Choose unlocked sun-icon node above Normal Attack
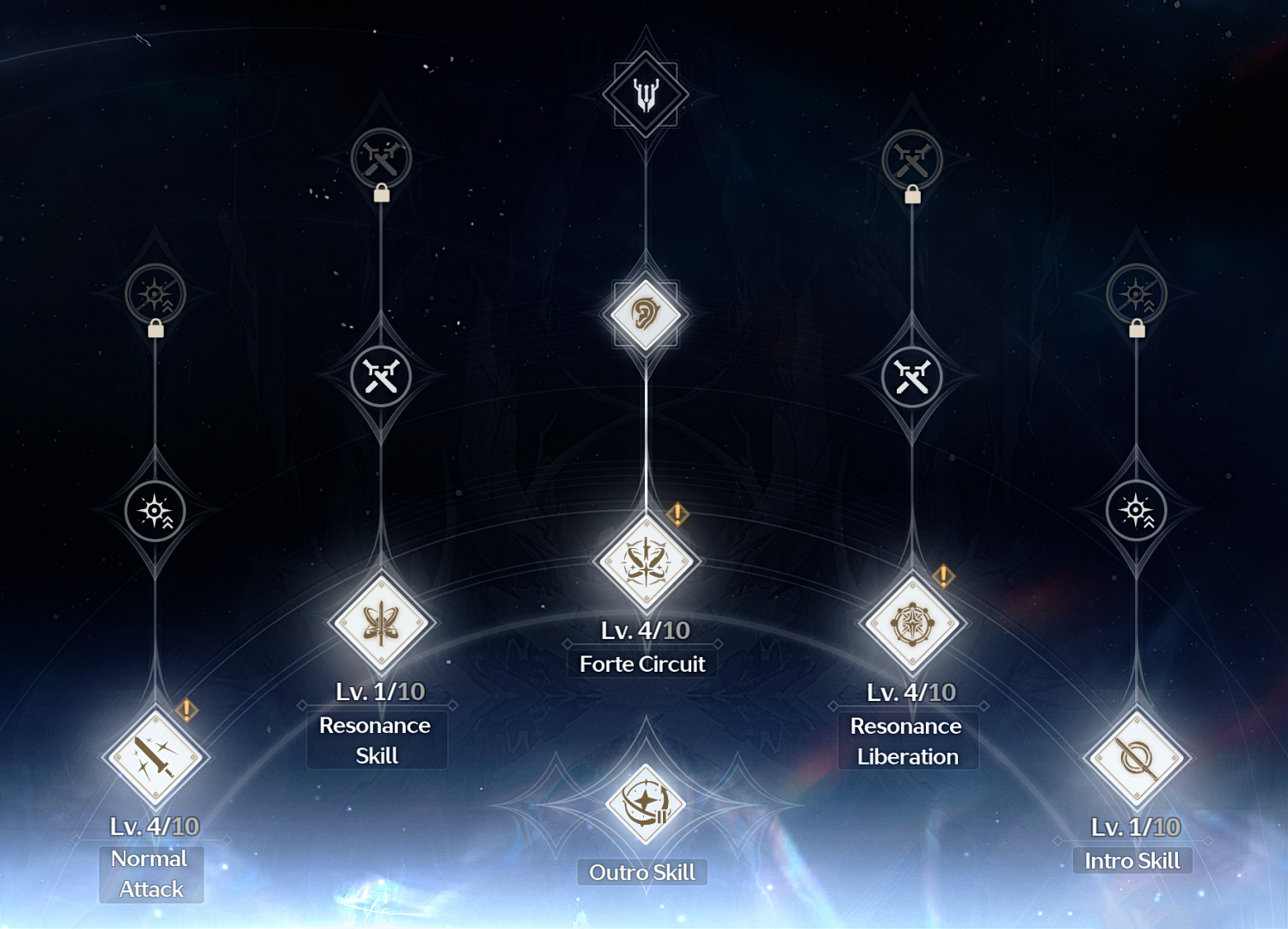1288x929 pixels. pyautogui.click(x=155, y=511)
